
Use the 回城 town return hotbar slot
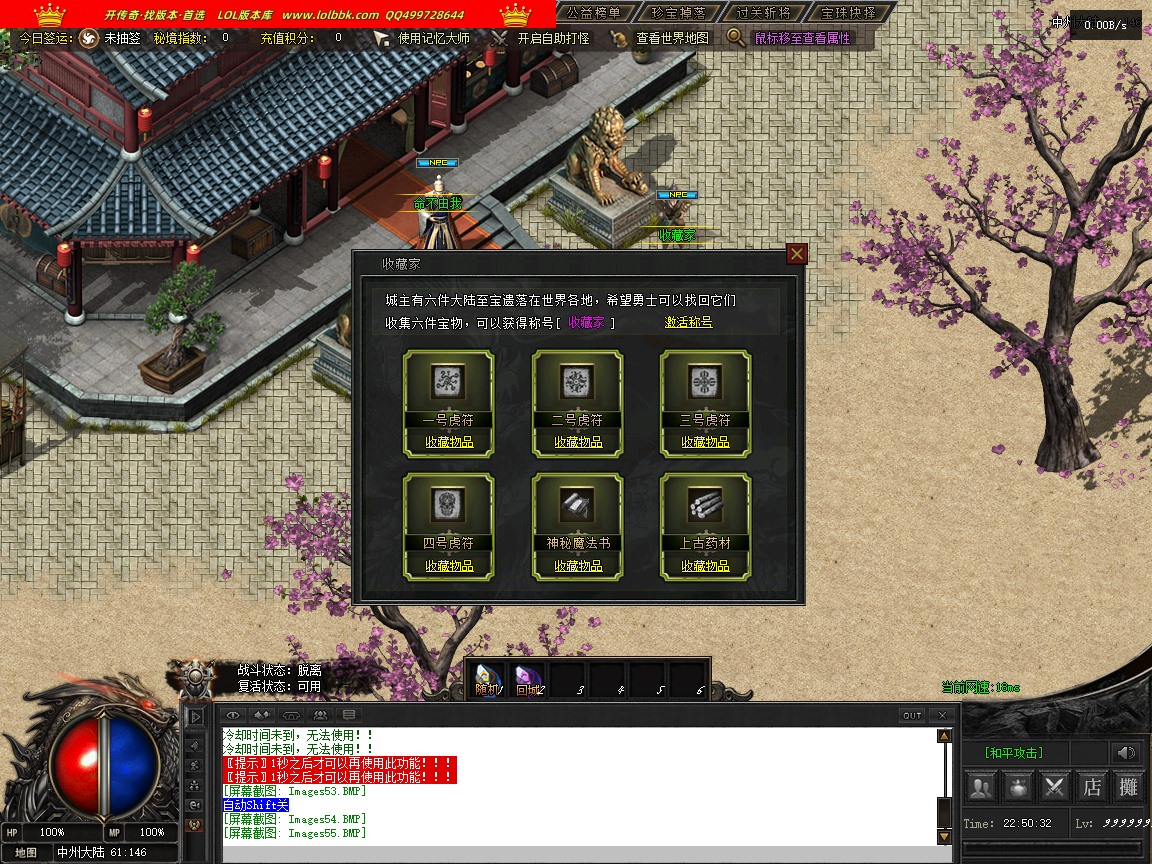tap(528, 680)
